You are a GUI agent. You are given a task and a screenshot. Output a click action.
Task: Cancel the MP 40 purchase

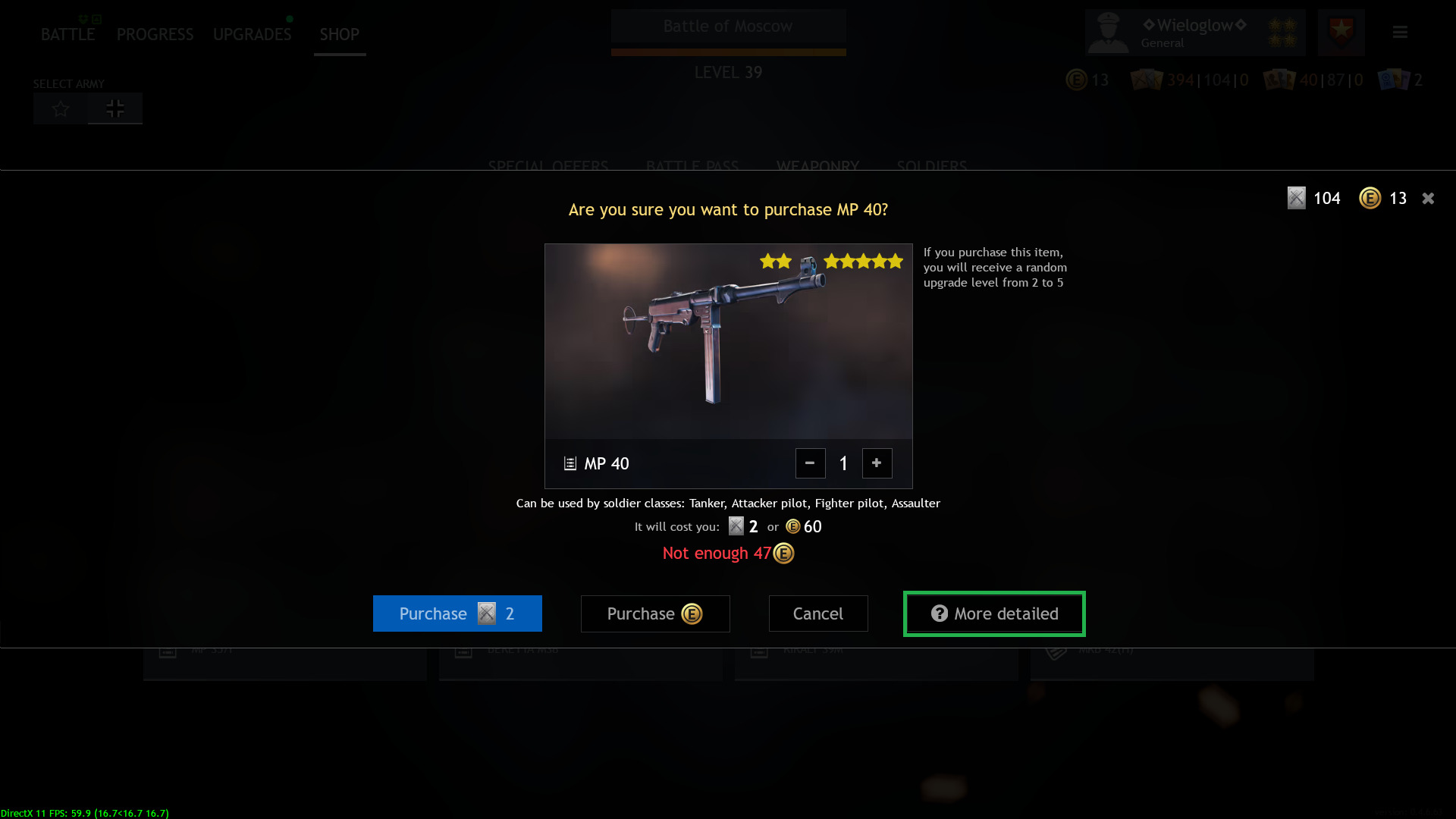[818, 613]
